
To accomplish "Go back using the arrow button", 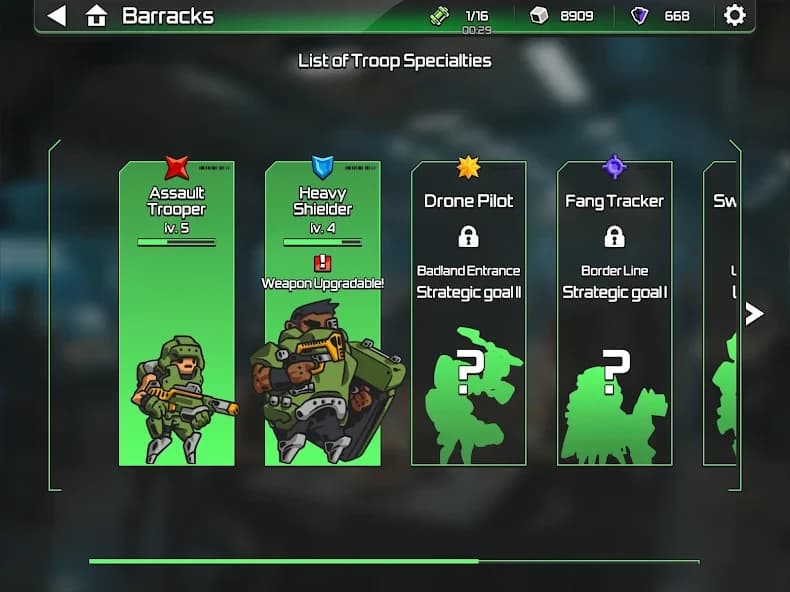I will pyautogui.click(x=57, y=16).
